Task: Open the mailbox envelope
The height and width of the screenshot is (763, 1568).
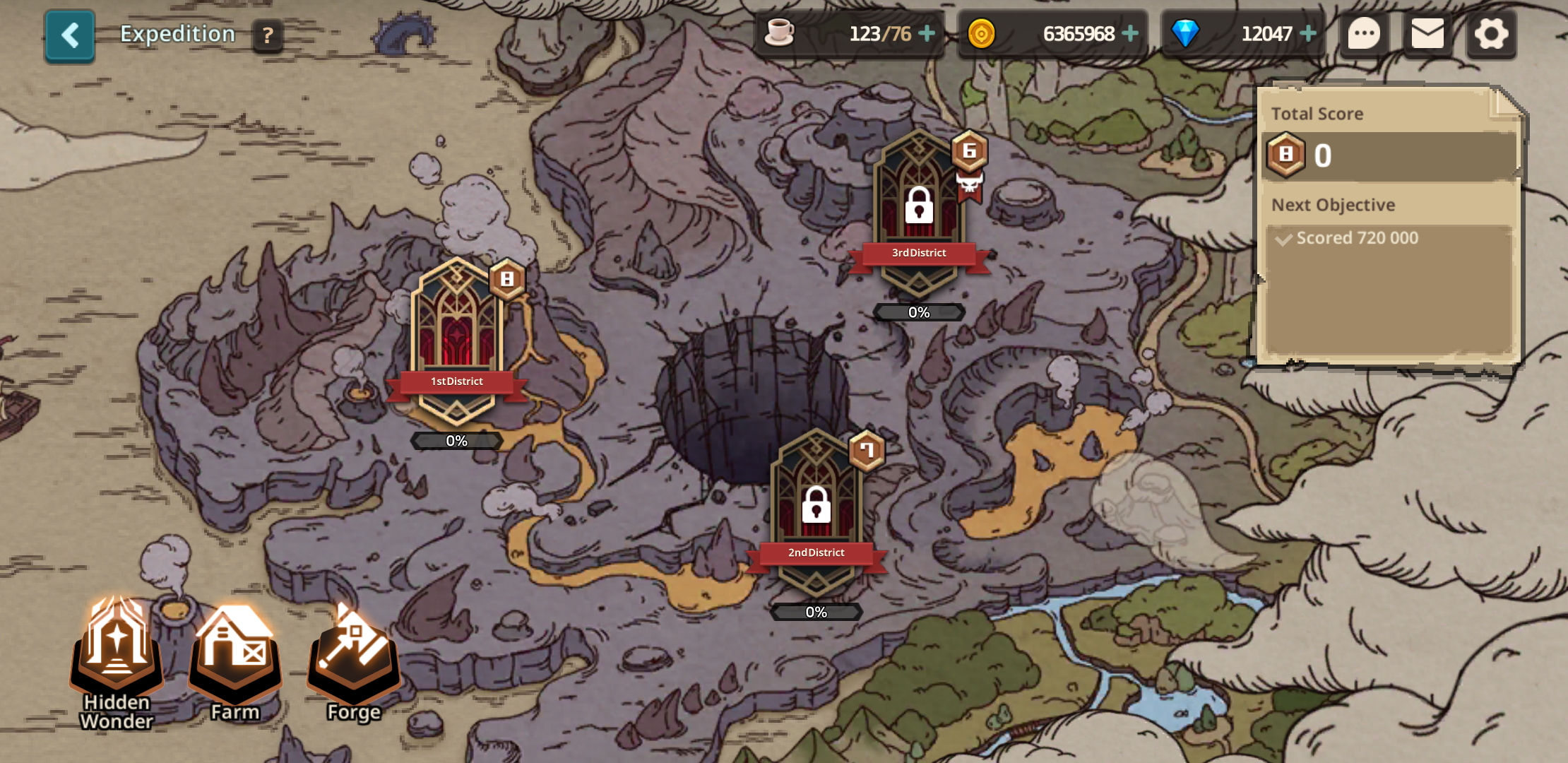Action: pos(1427,34)
